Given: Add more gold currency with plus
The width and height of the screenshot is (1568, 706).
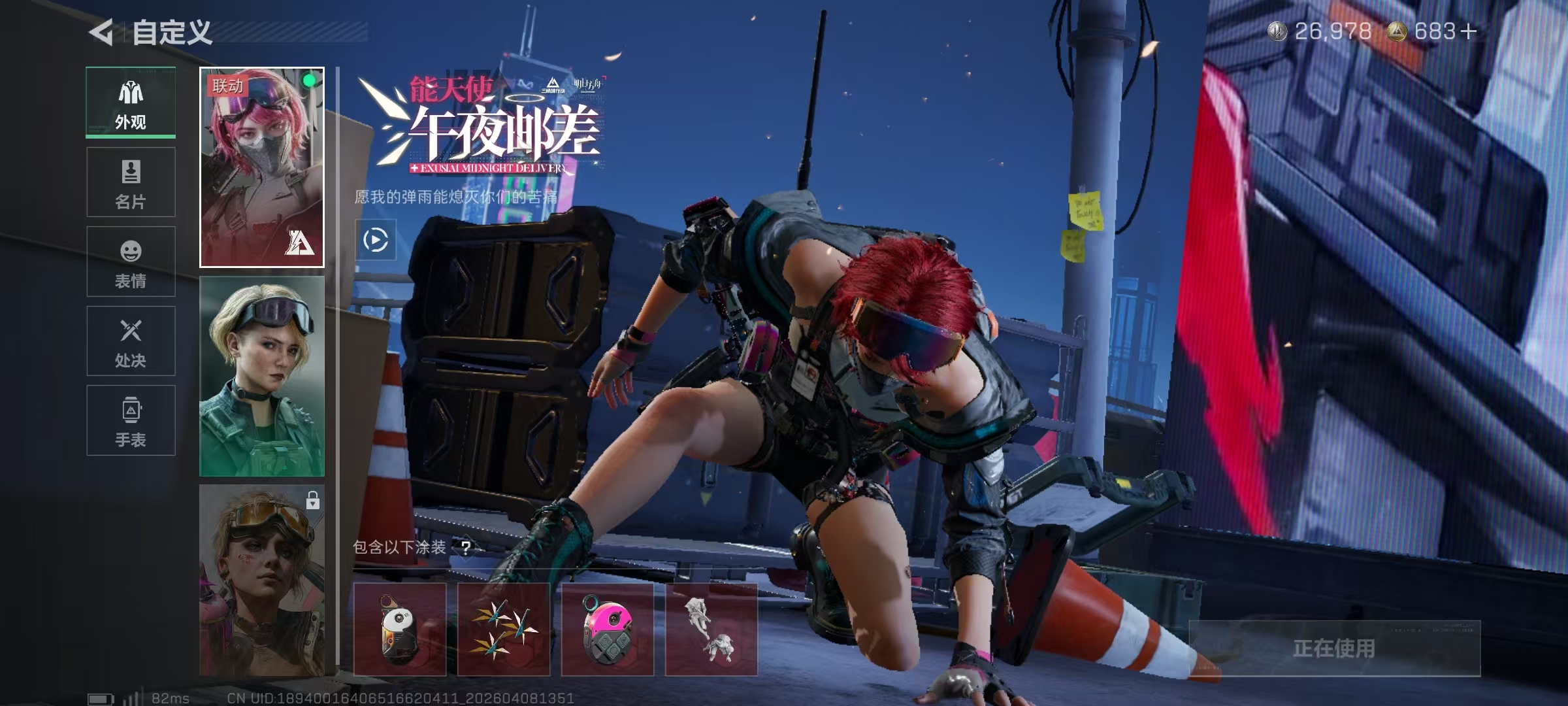Looking at the screenshot, I should [1468, 31].
